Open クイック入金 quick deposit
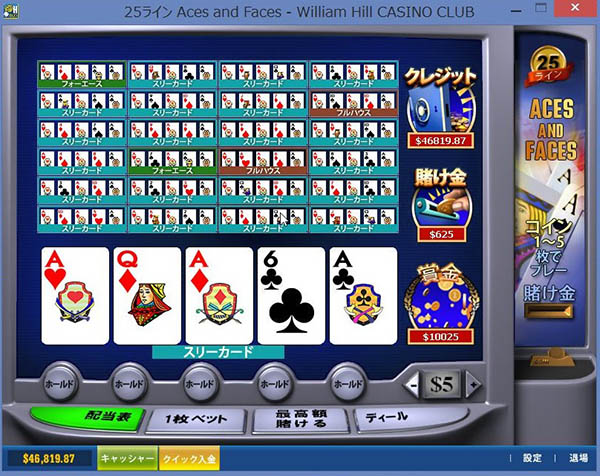Image resolution: width=600 pixels, height=476 pixels. [187, 458]
